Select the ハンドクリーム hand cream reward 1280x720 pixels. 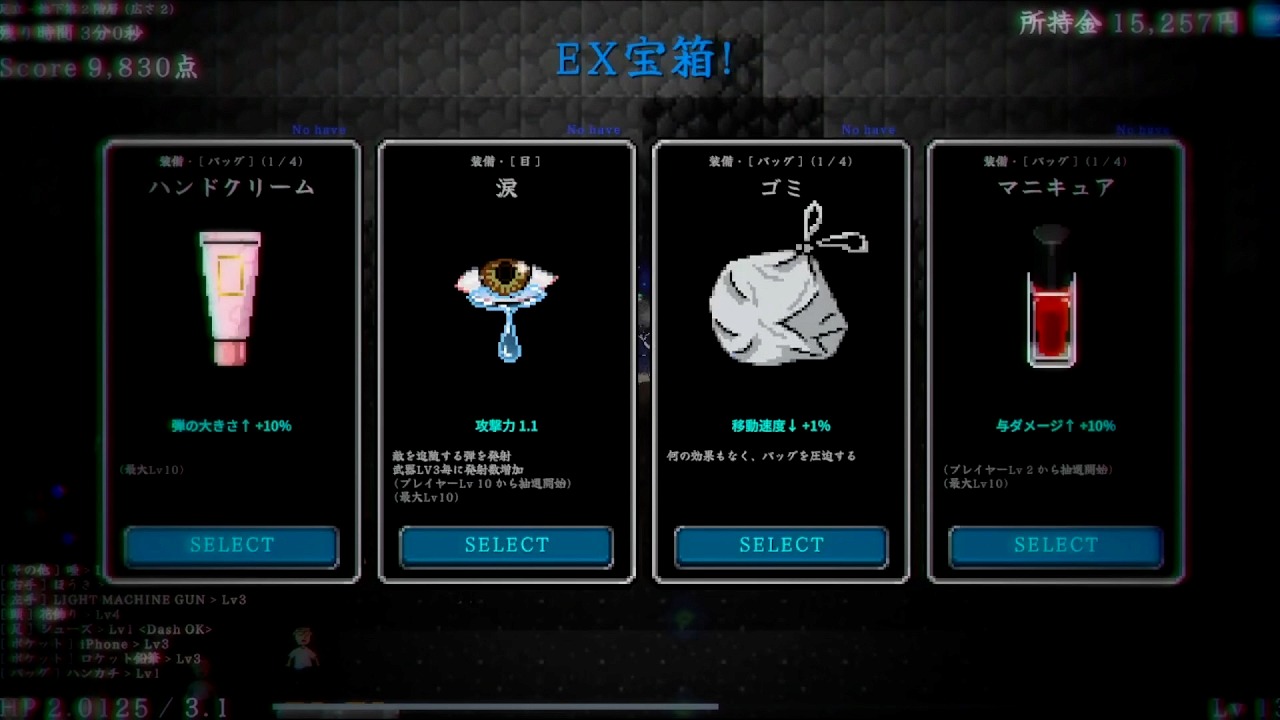[x=231, y=546]
